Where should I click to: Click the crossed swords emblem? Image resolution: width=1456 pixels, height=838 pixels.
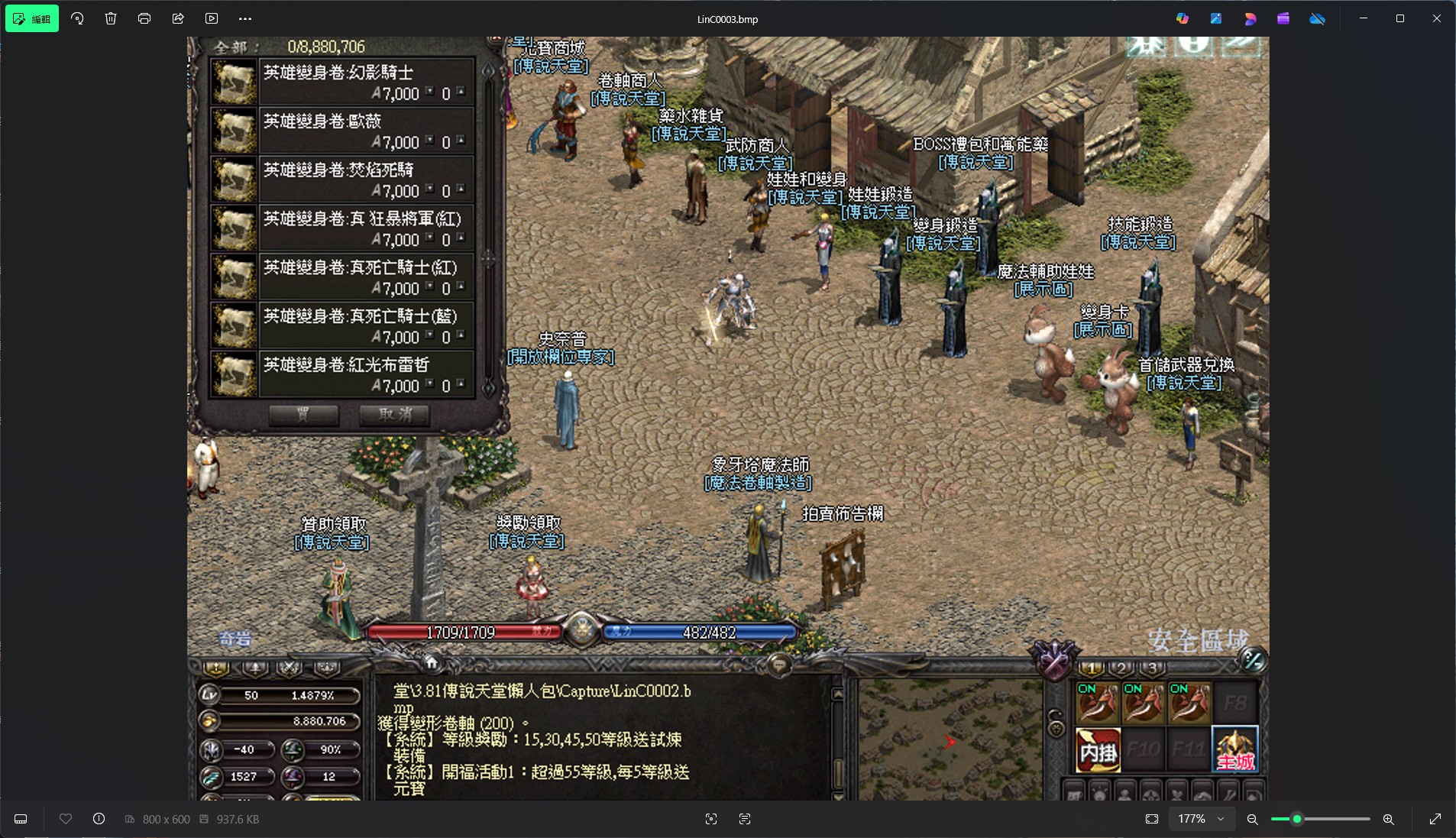pyautogui.click(x=1053, y=659)
